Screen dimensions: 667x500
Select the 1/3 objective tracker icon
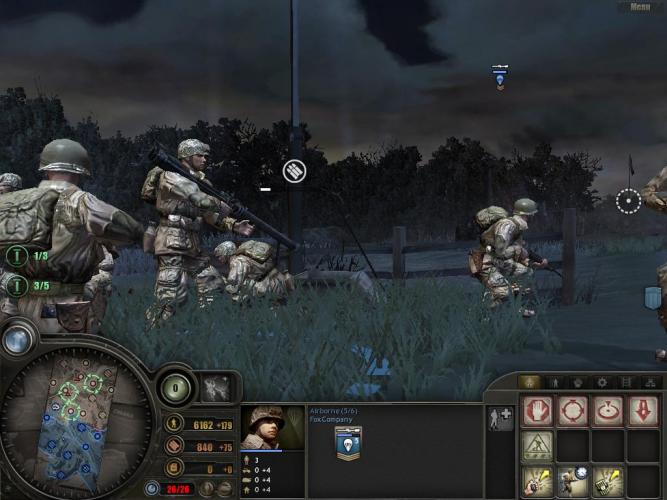tap(16, 256)
